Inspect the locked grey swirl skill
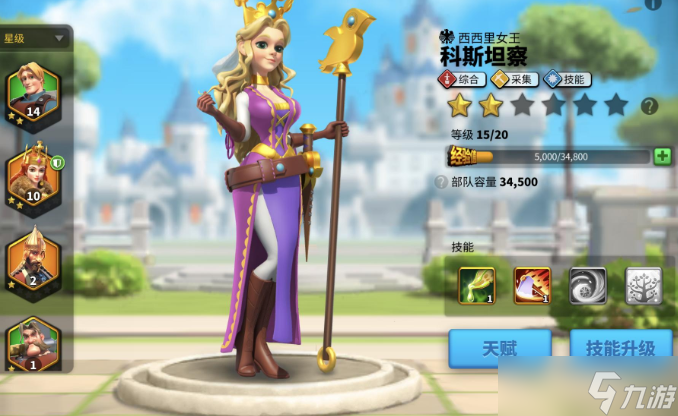The width and height of the screenshot is (678, 416). tap(588, 286)
